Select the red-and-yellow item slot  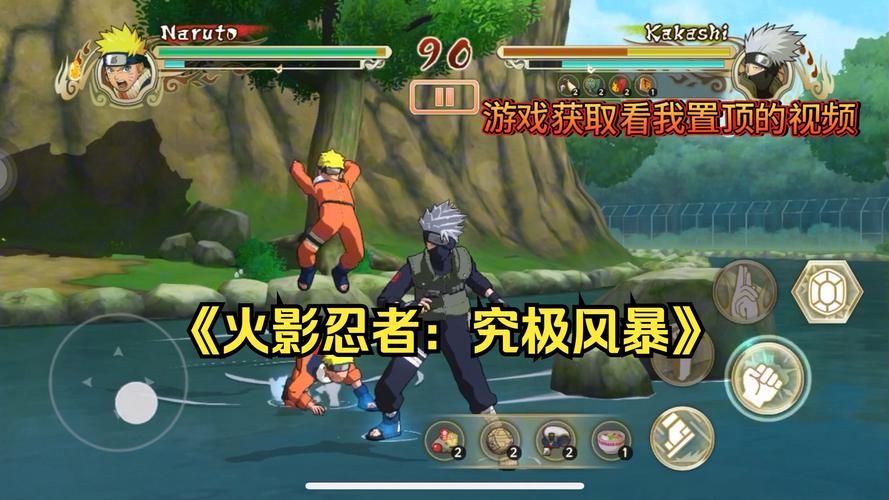(445, 439)
